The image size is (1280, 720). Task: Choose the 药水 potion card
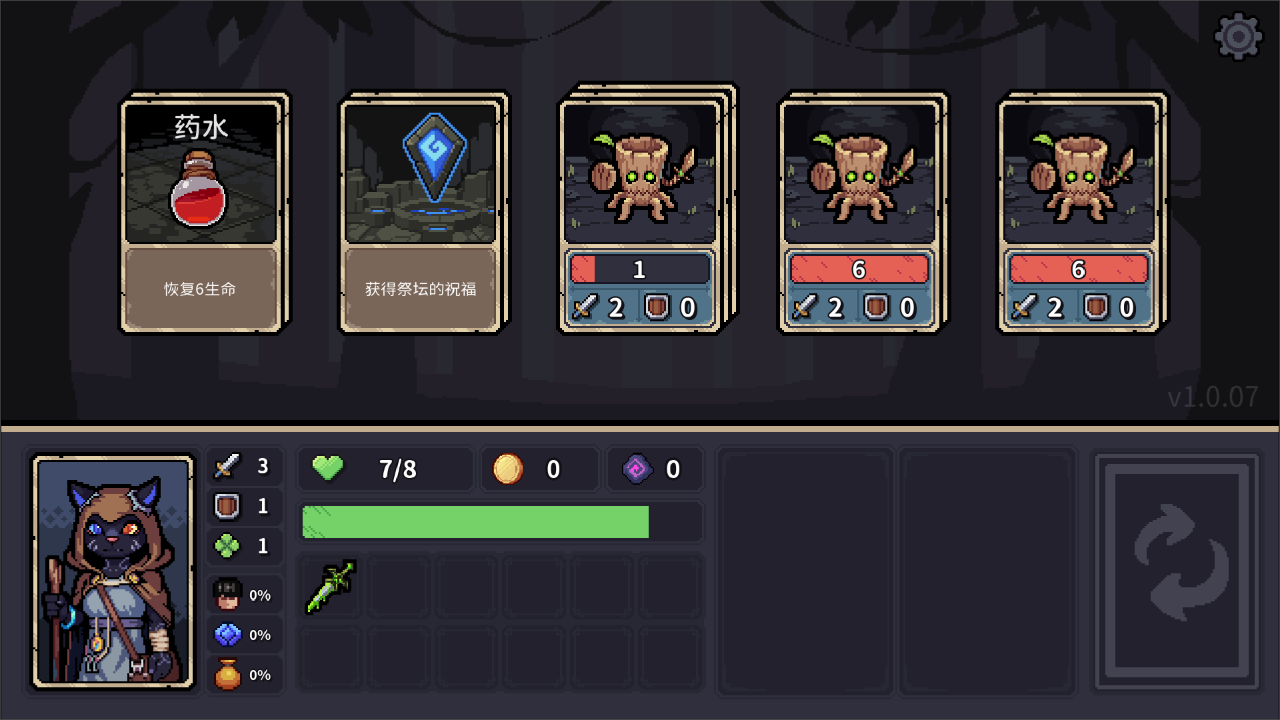pos(200,214)
